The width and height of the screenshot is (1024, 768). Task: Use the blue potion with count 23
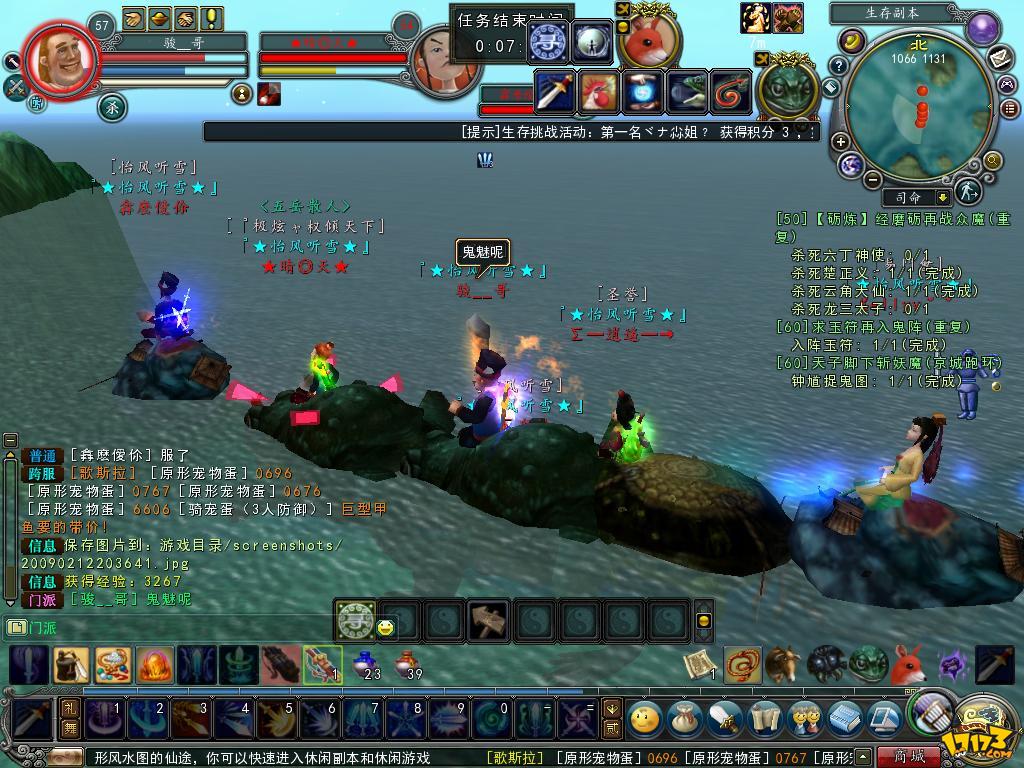pos(363,663)
